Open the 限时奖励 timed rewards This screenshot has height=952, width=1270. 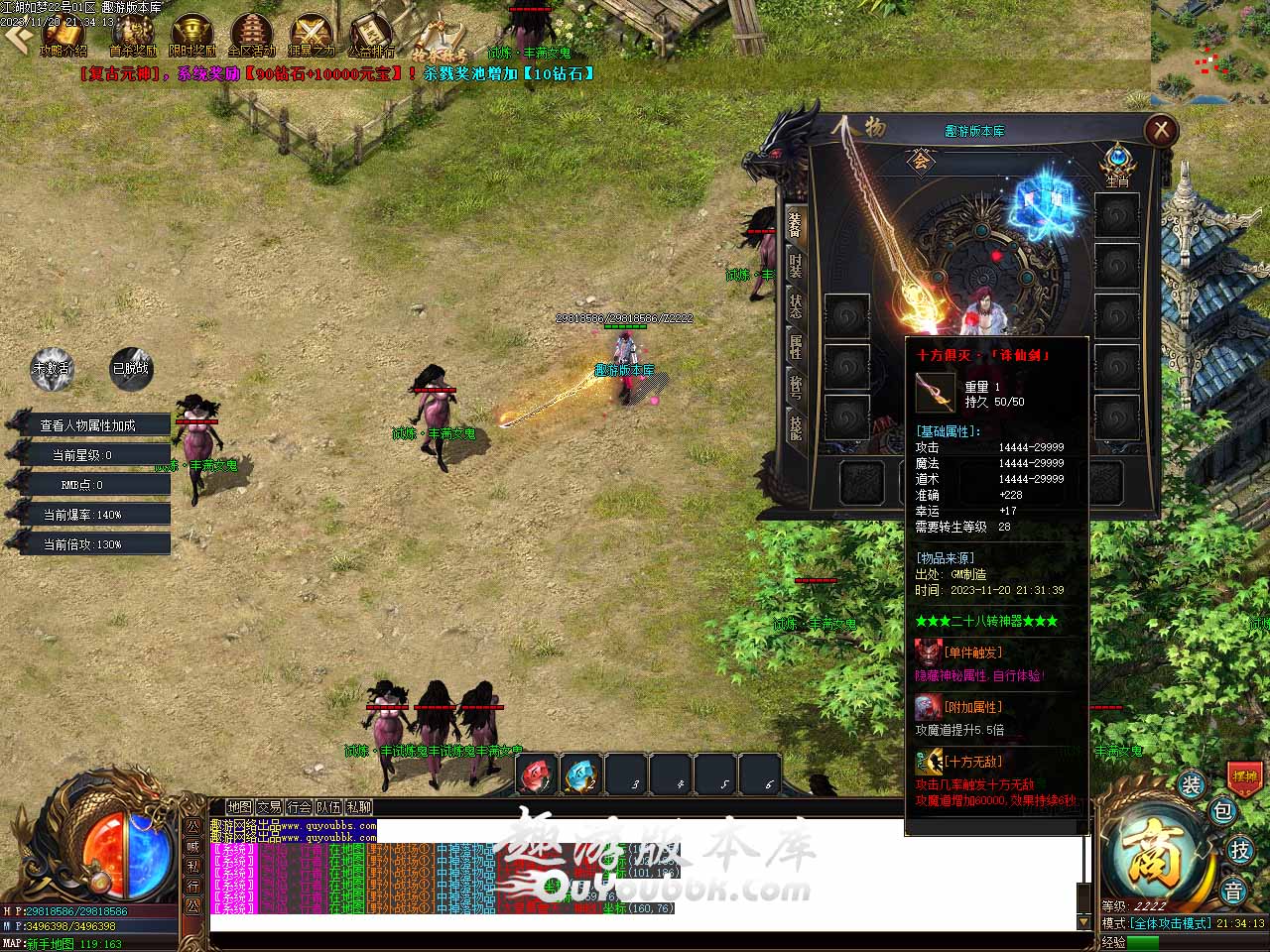tap(192, 35)
